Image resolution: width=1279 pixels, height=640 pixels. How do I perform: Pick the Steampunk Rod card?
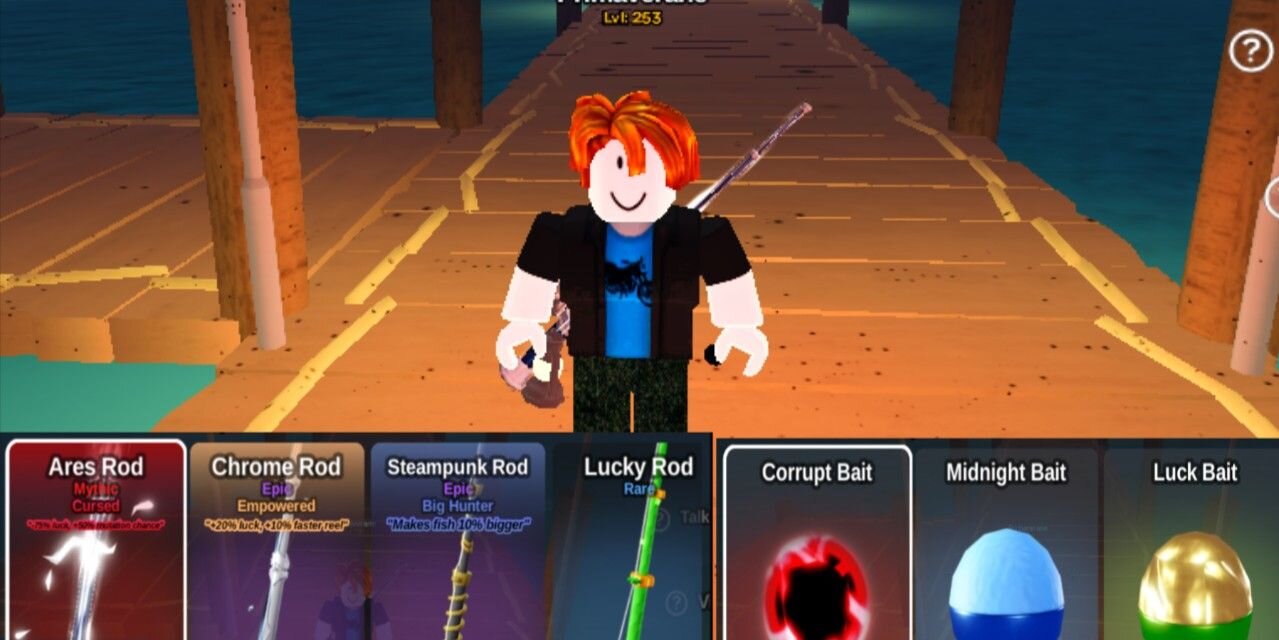pyautogui.click(x=458, y=540)
